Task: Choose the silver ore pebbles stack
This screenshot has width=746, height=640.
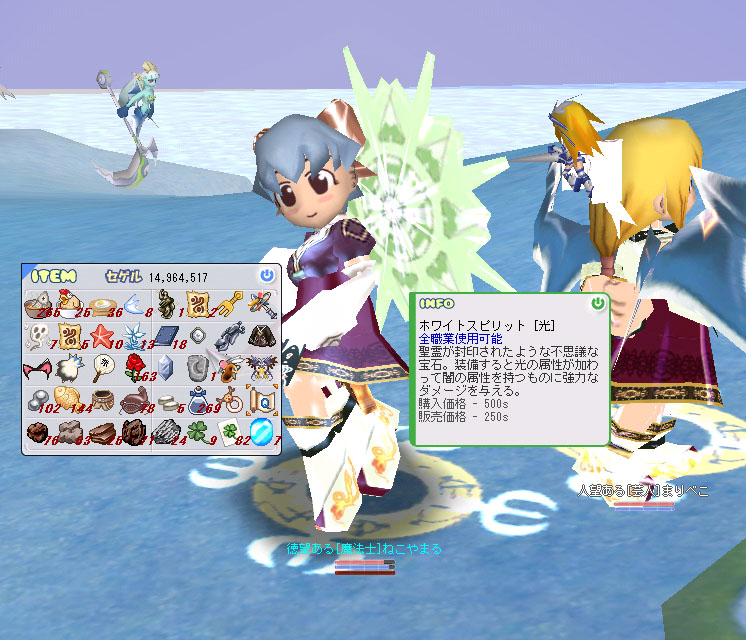Action: 38,400
